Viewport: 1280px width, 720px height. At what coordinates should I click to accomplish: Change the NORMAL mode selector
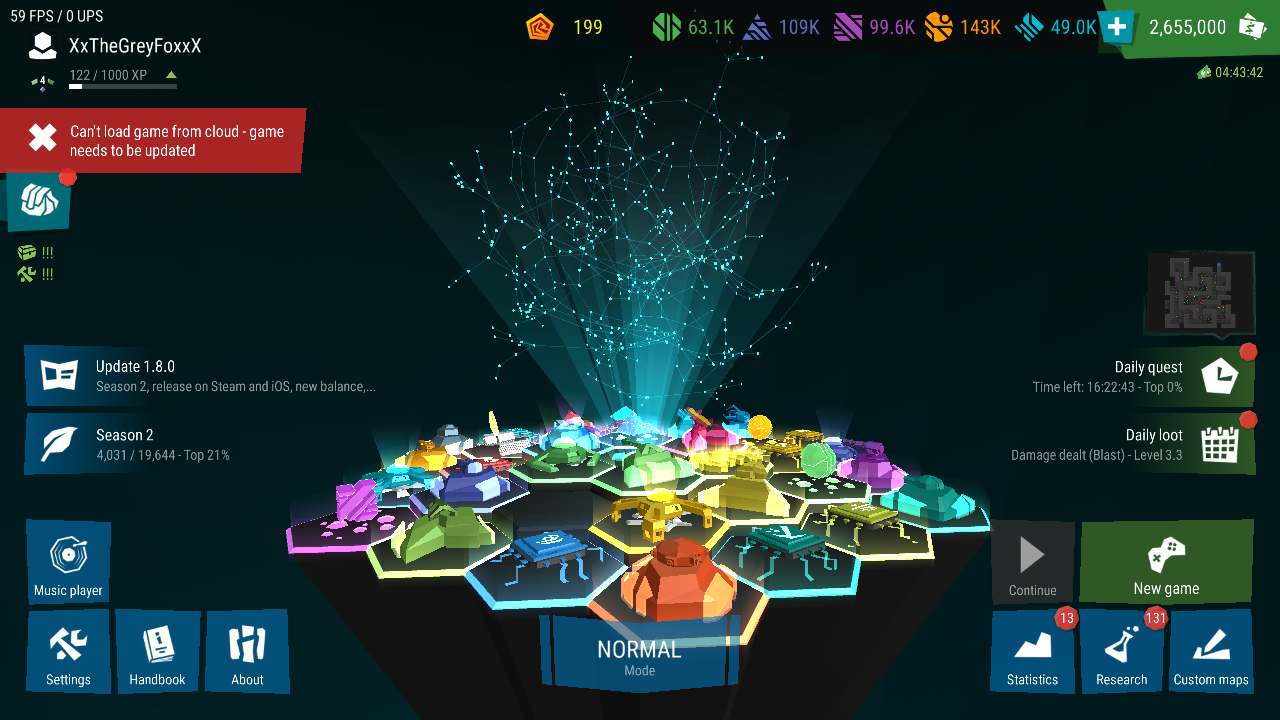(639, 655)
